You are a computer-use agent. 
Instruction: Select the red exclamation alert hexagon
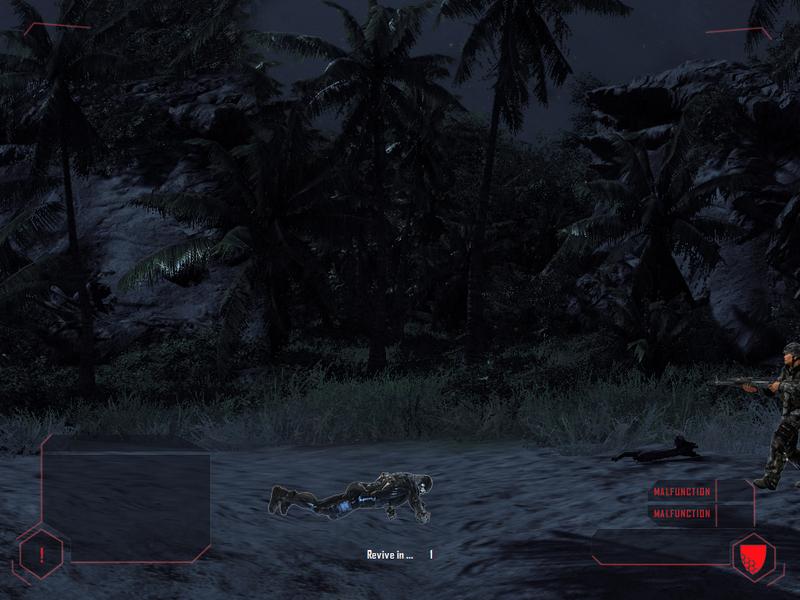pos(41,554)
